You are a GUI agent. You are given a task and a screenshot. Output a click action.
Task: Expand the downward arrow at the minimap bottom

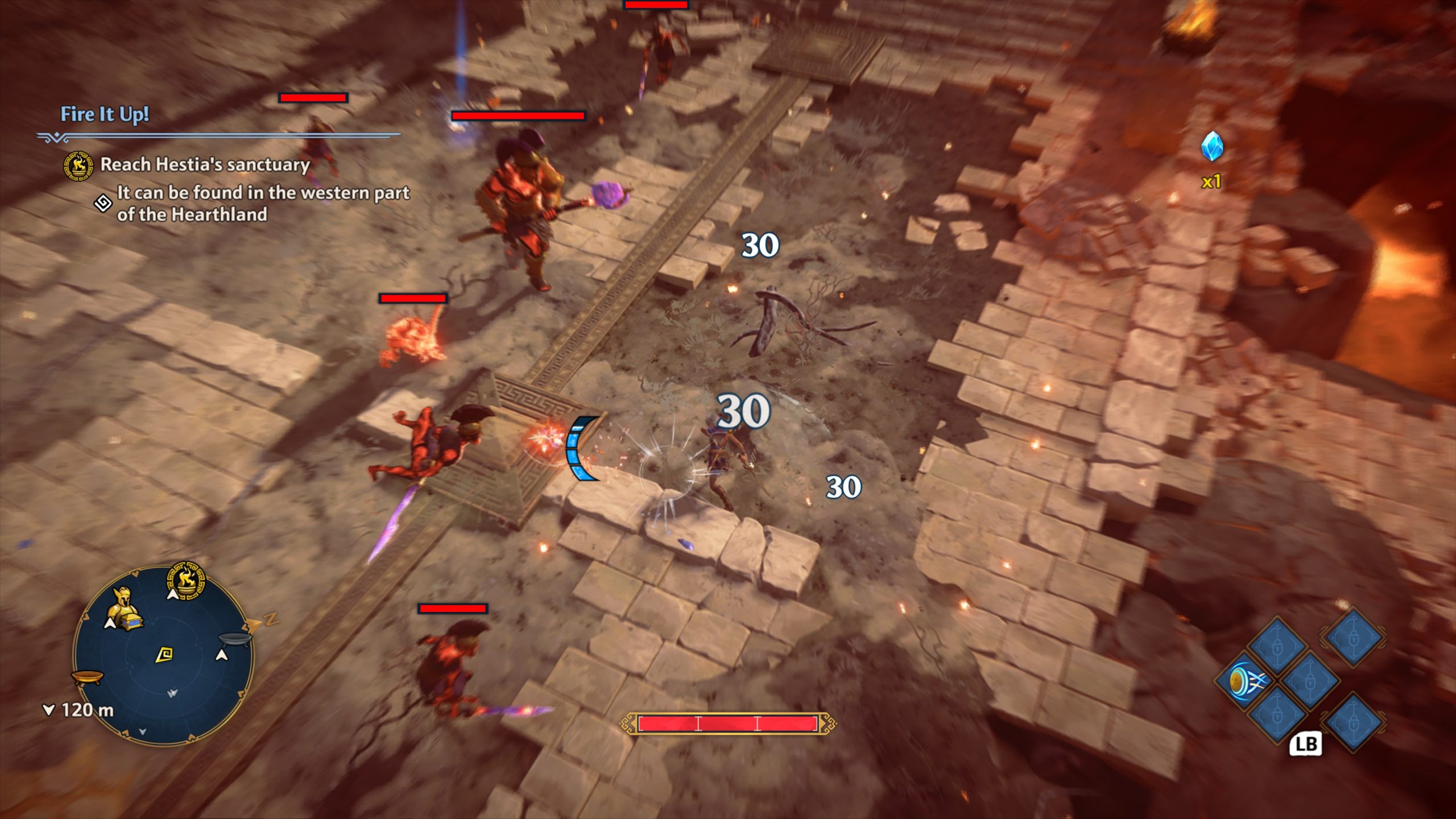[x=143, y=733]
